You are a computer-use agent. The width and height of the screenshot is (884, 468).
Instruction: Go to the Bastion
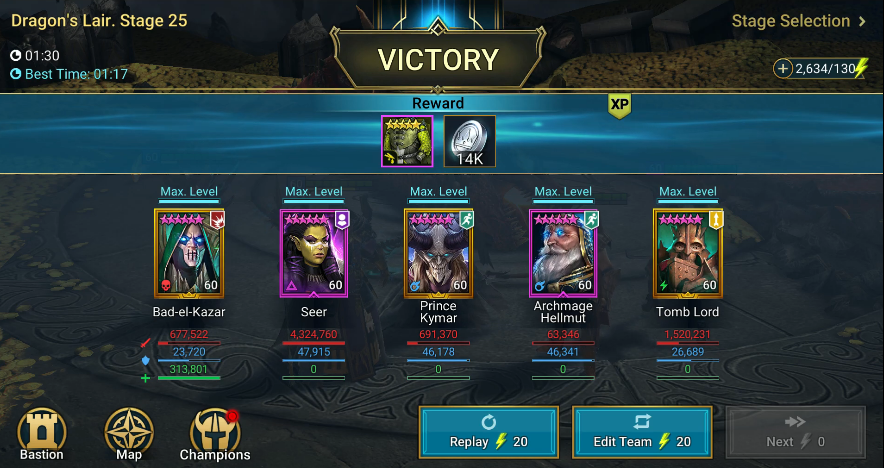41,436
